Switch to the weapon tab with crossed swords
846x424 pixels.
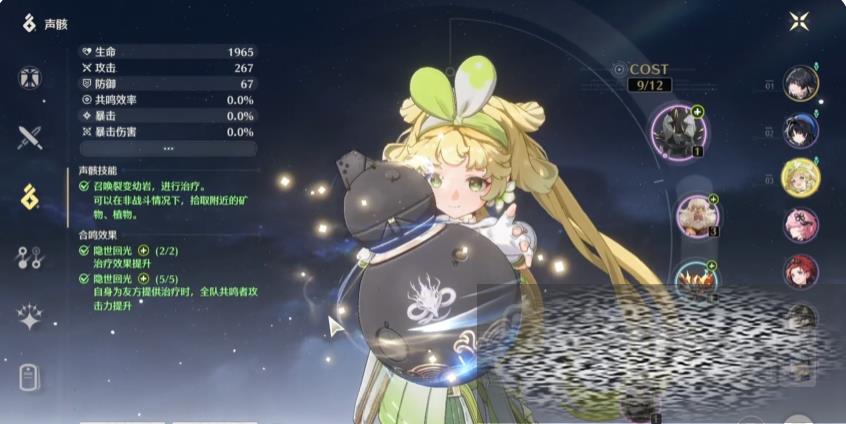click(30, 137)
